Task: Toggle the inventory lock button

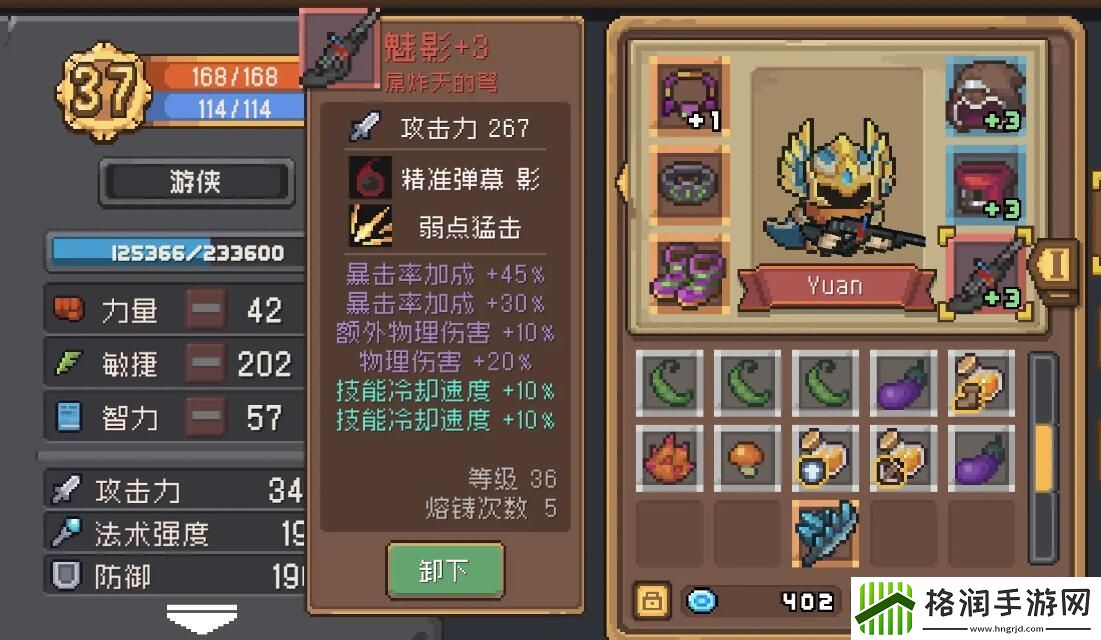Action: [652, 601]
